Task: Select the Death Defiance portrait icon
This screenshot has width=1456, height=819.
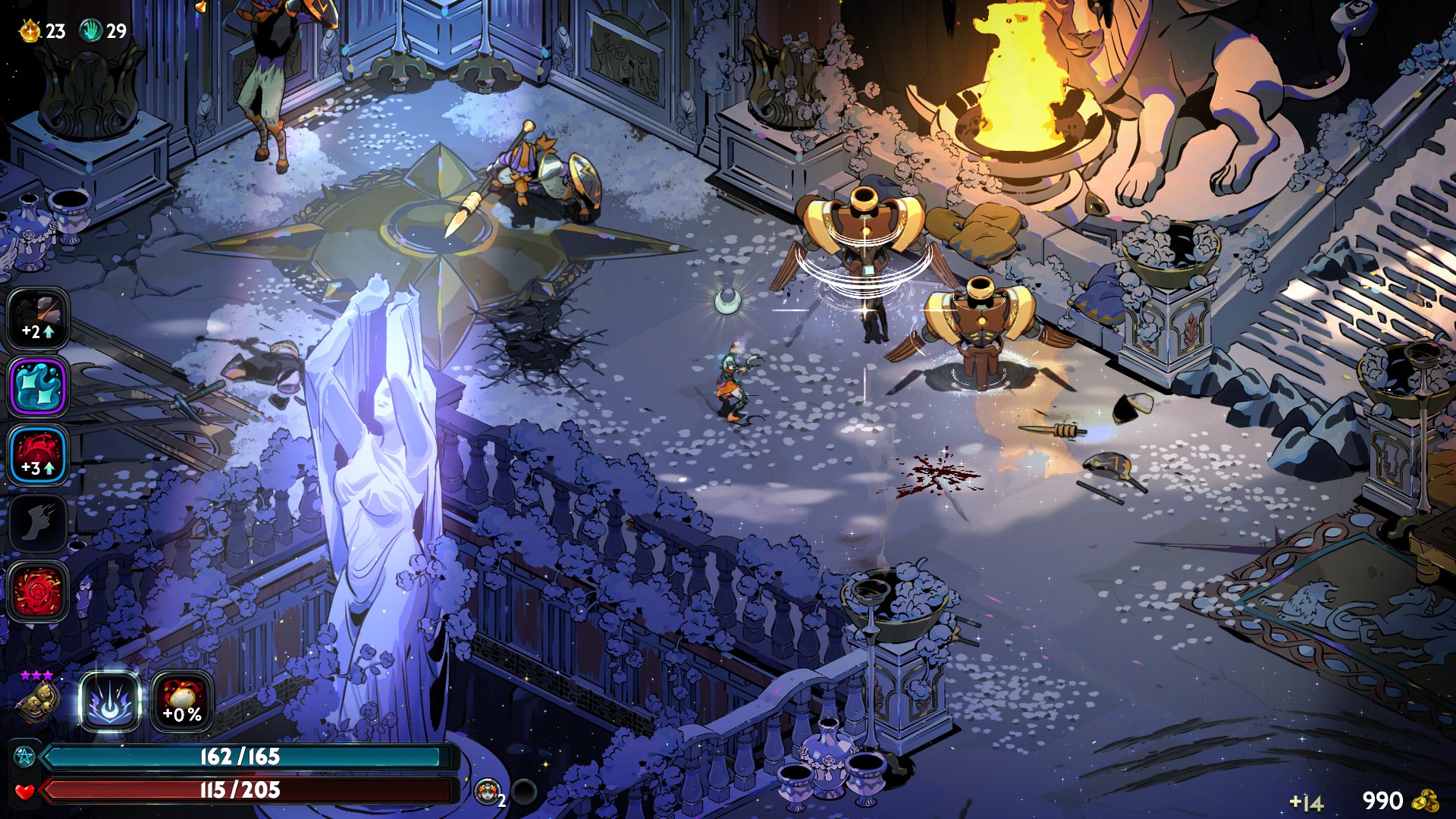Action: (x=488, y=792)
